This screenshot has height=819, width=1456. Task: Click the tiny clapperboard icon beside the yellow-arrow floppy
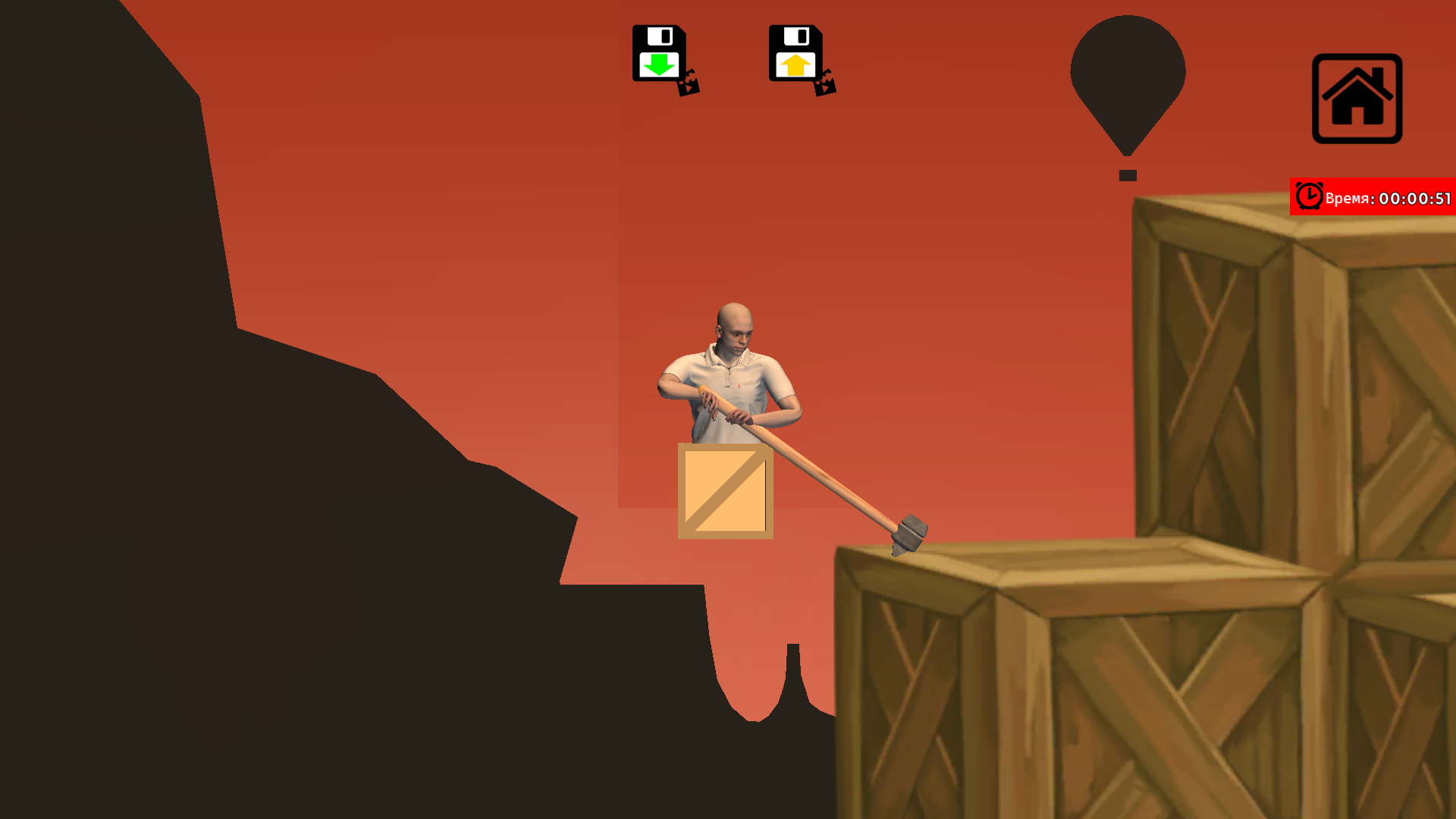826,87
